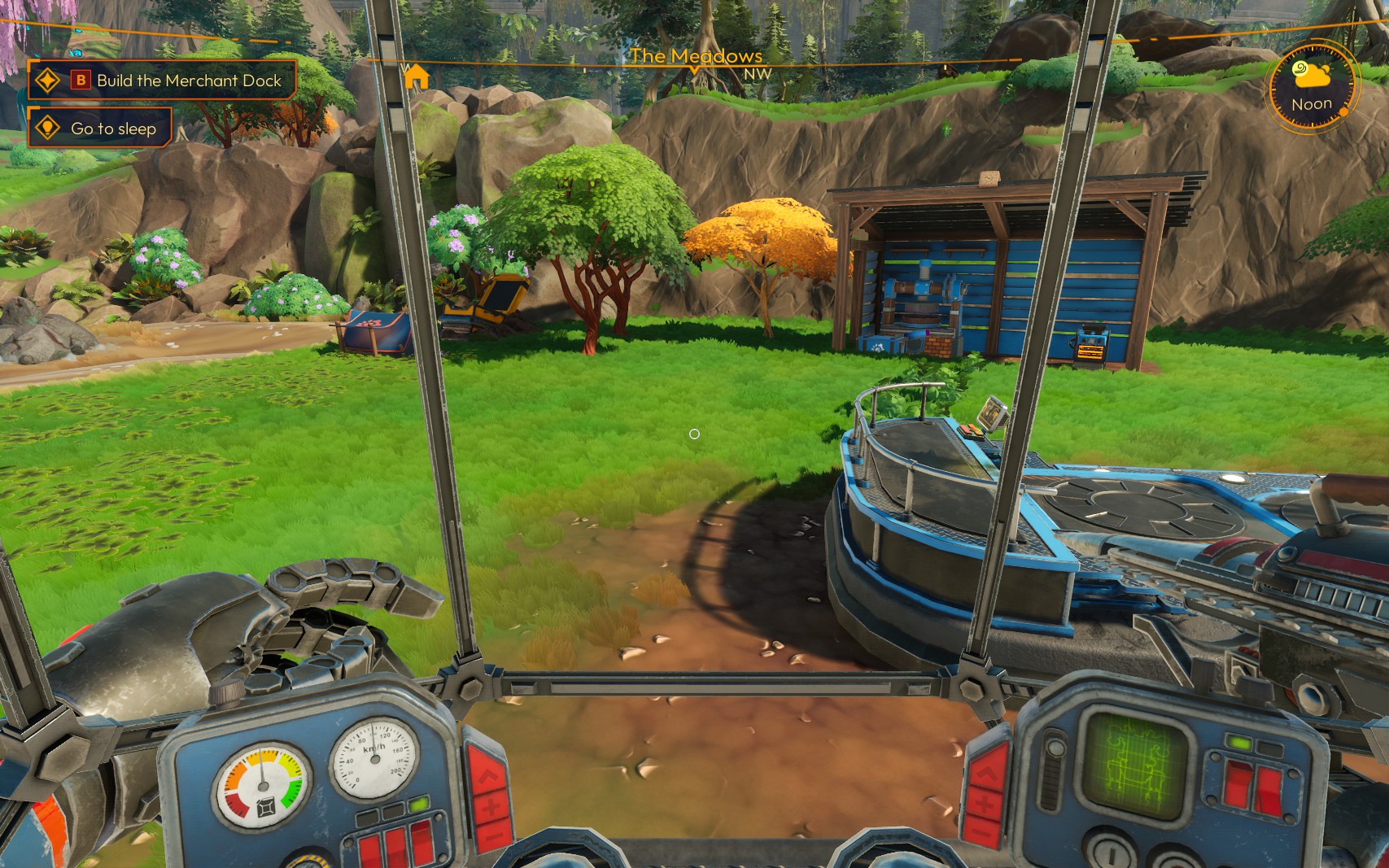Select the Build the Merchant Dock objective
1389x868 pixels.
[163, 81]
